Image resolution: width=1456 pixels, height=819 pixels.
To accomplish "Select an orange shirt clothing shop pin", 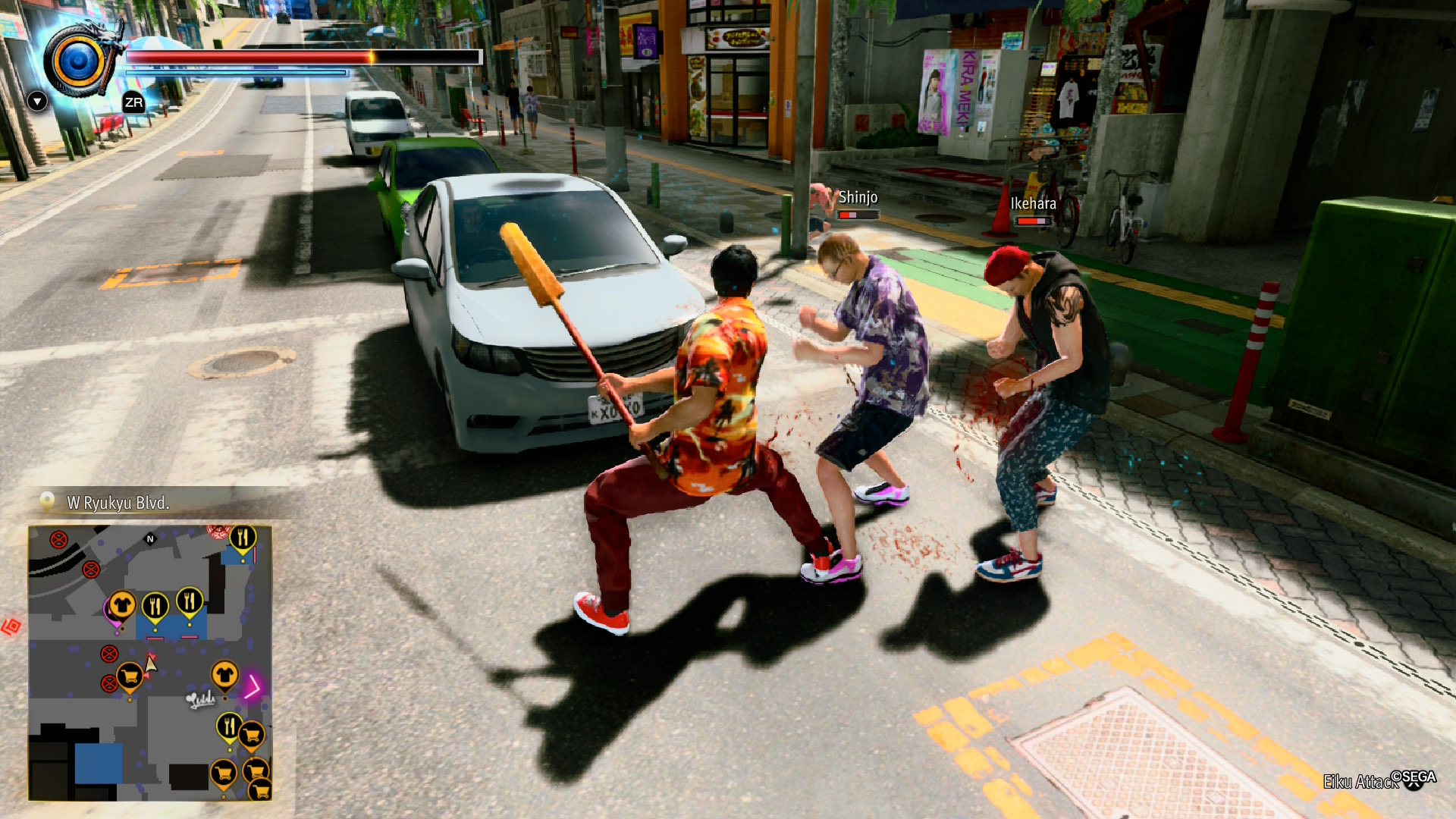I will click(x=124, y=605).
